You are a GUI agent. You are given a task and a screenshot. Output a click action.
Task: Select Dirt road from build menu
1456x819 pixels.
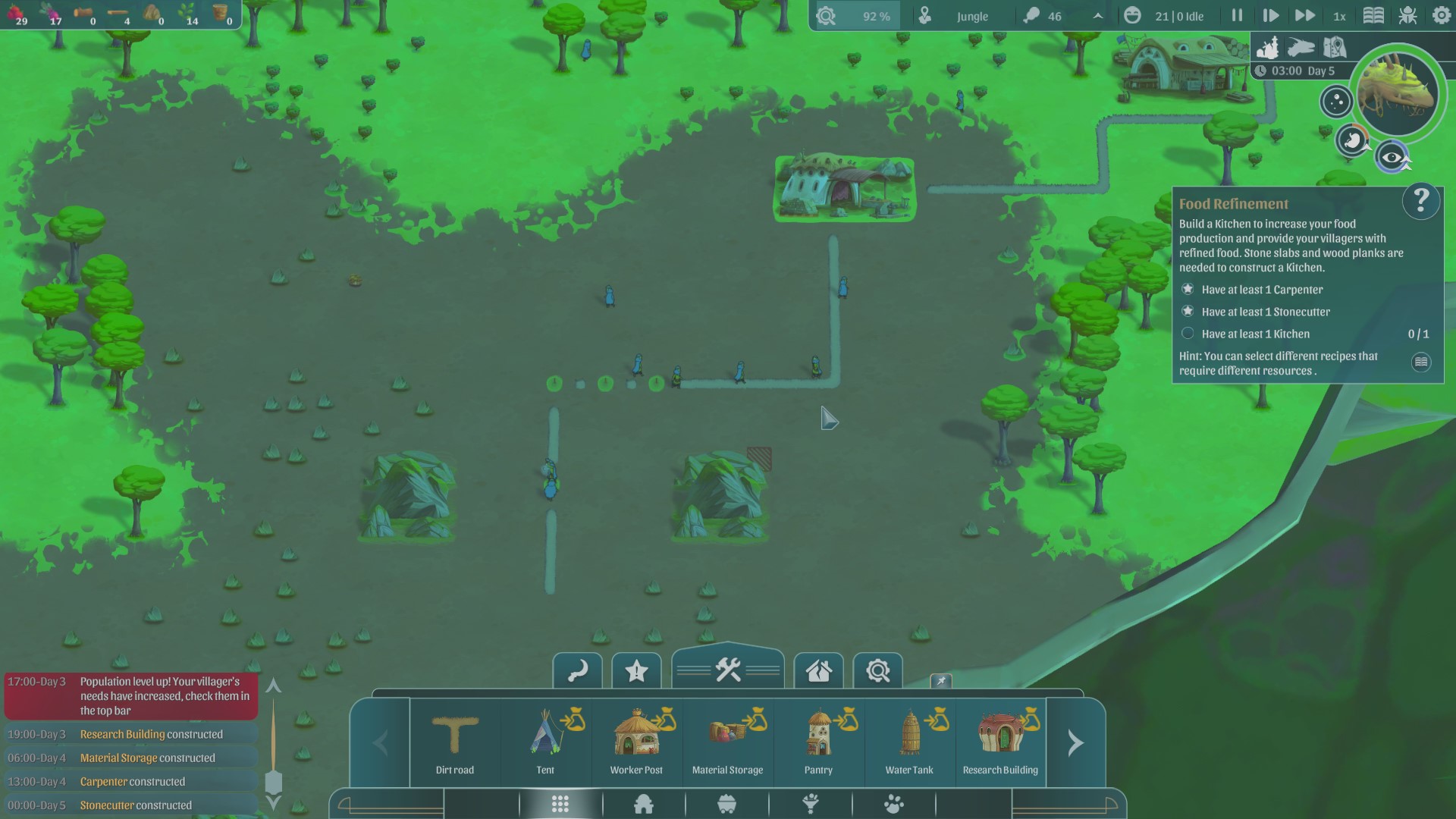pos(455,742)
